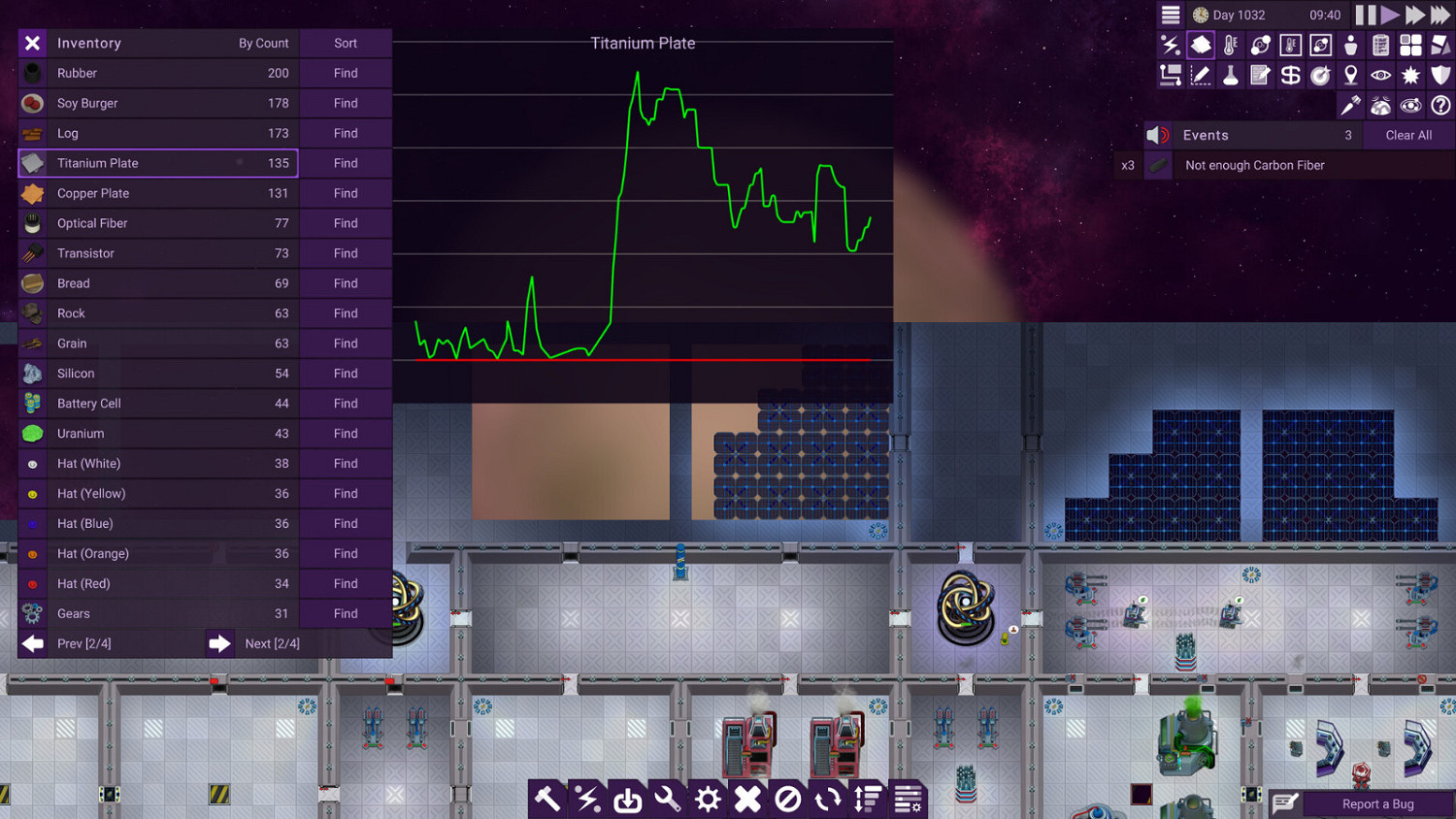Advance to the next inventory page
Viewport: 1456px width, 819px height.
tap(220, 642)
